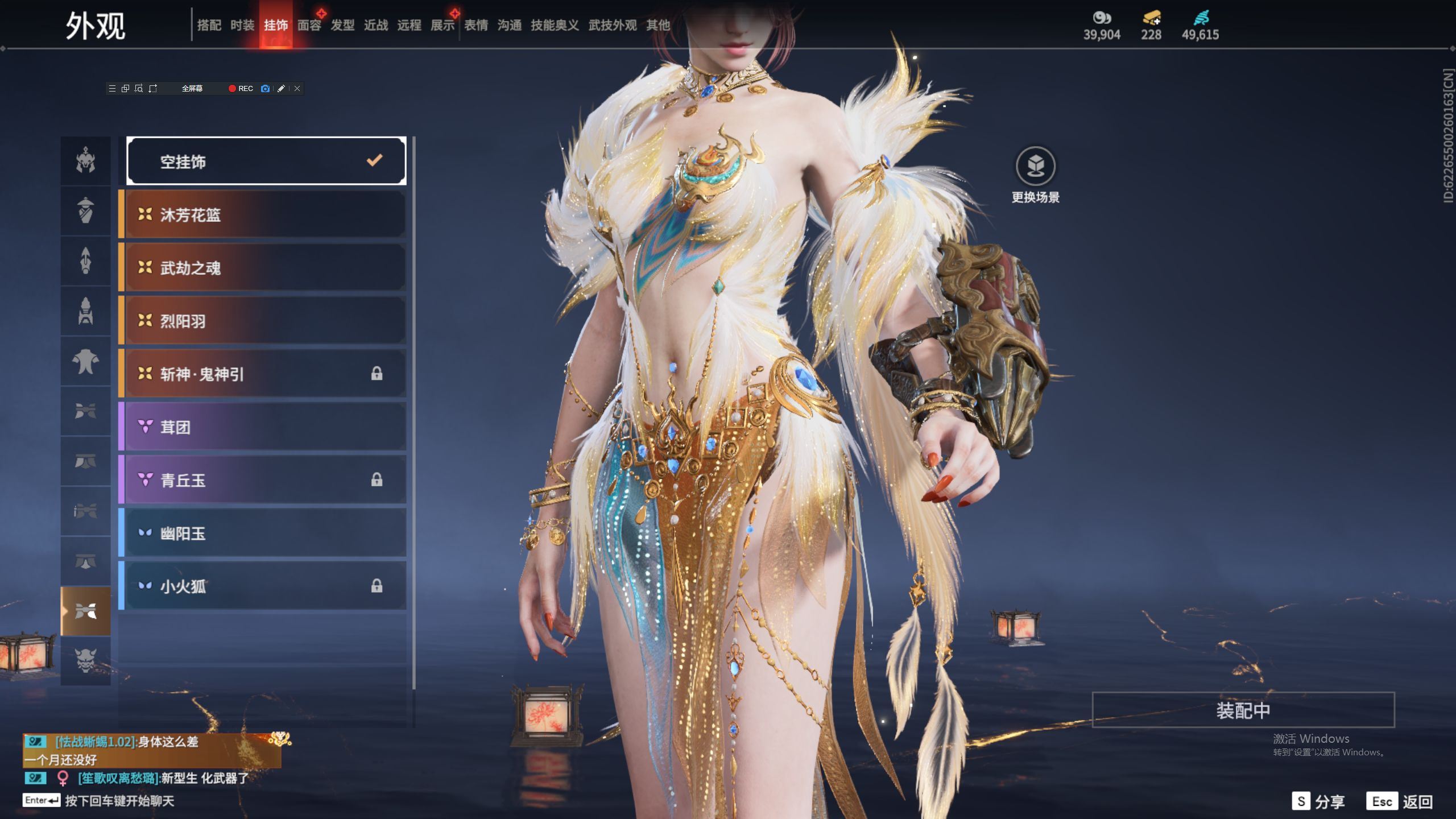The height and width of the screenshot is (819, 1456).
Task: Choose the 空挂饰 empty accessory entry
Action: [x=266, y=162]
